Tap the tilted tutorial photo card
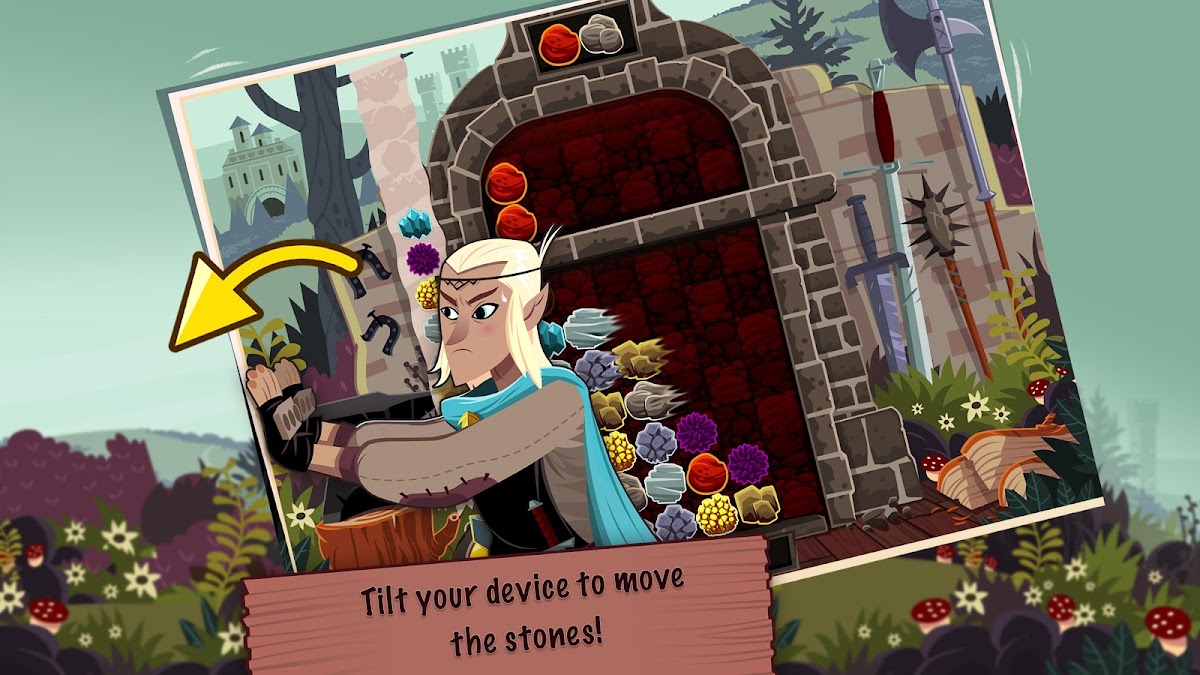The image size is (1200, 675). click(640, 300)
